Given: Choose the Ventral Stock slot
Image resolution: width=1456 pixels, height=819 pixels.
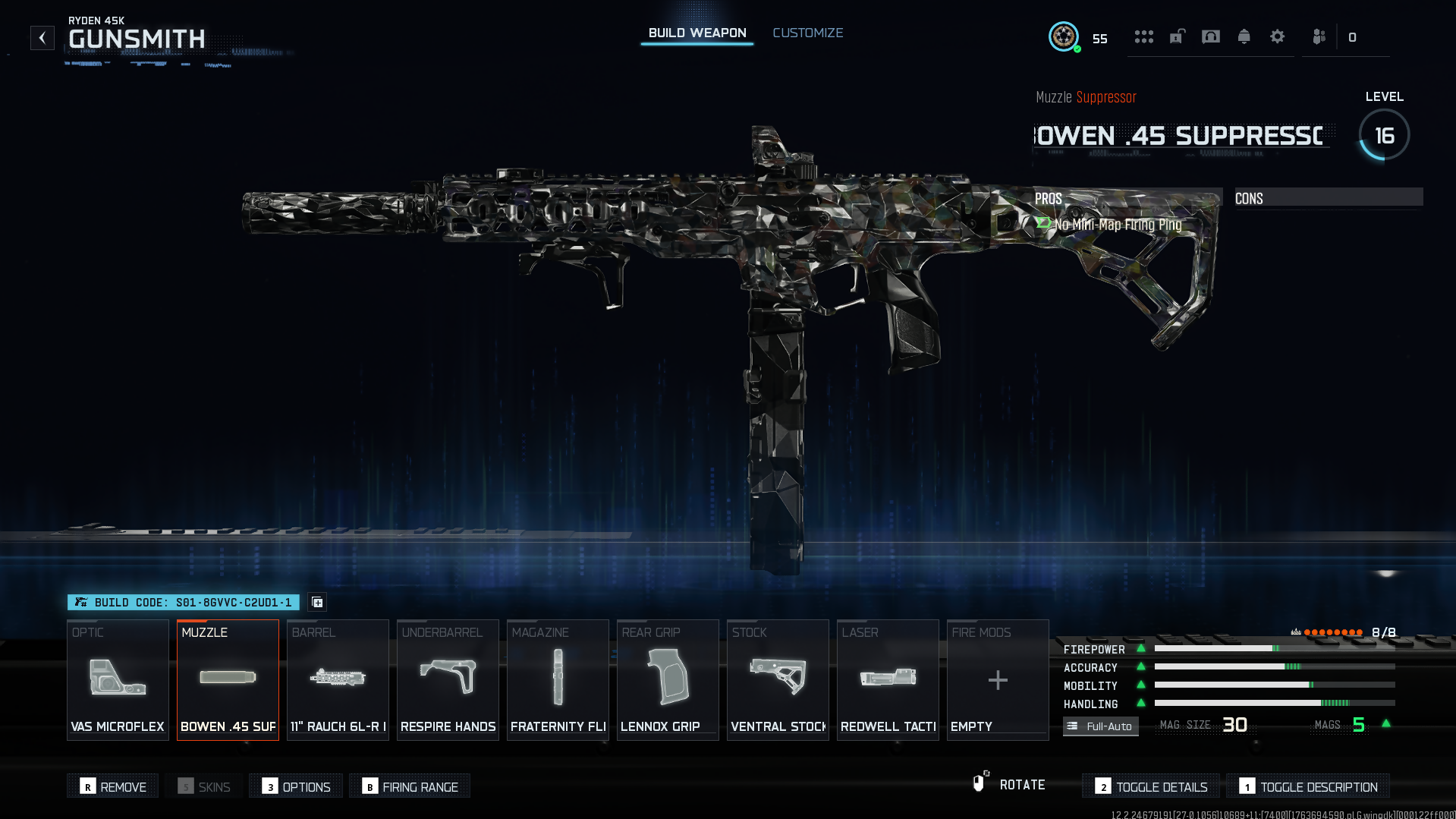Looking at the screenshot, I should coord(778,679).
